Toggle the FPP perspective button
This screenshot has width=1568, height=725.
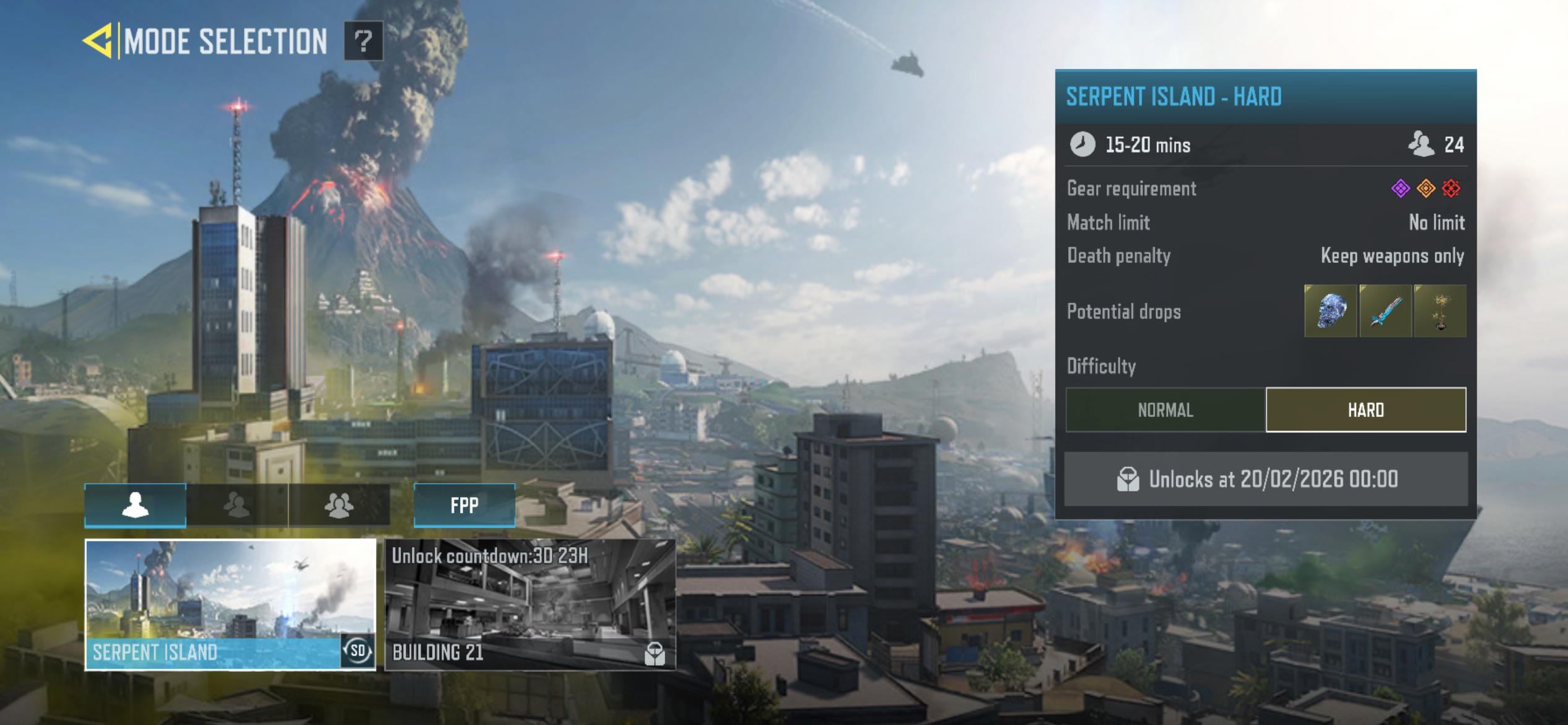(x=464, y=505)
